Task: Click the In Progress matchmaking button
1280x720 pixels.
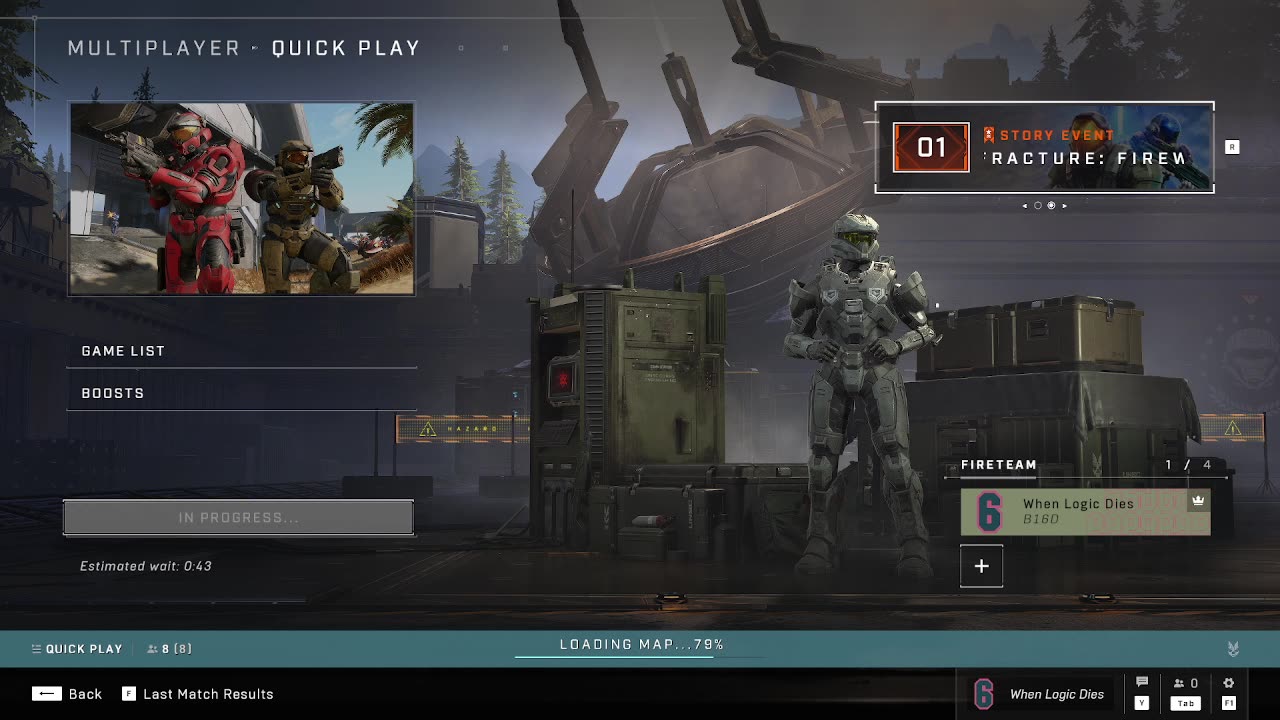Action: [x=238, y=518]
